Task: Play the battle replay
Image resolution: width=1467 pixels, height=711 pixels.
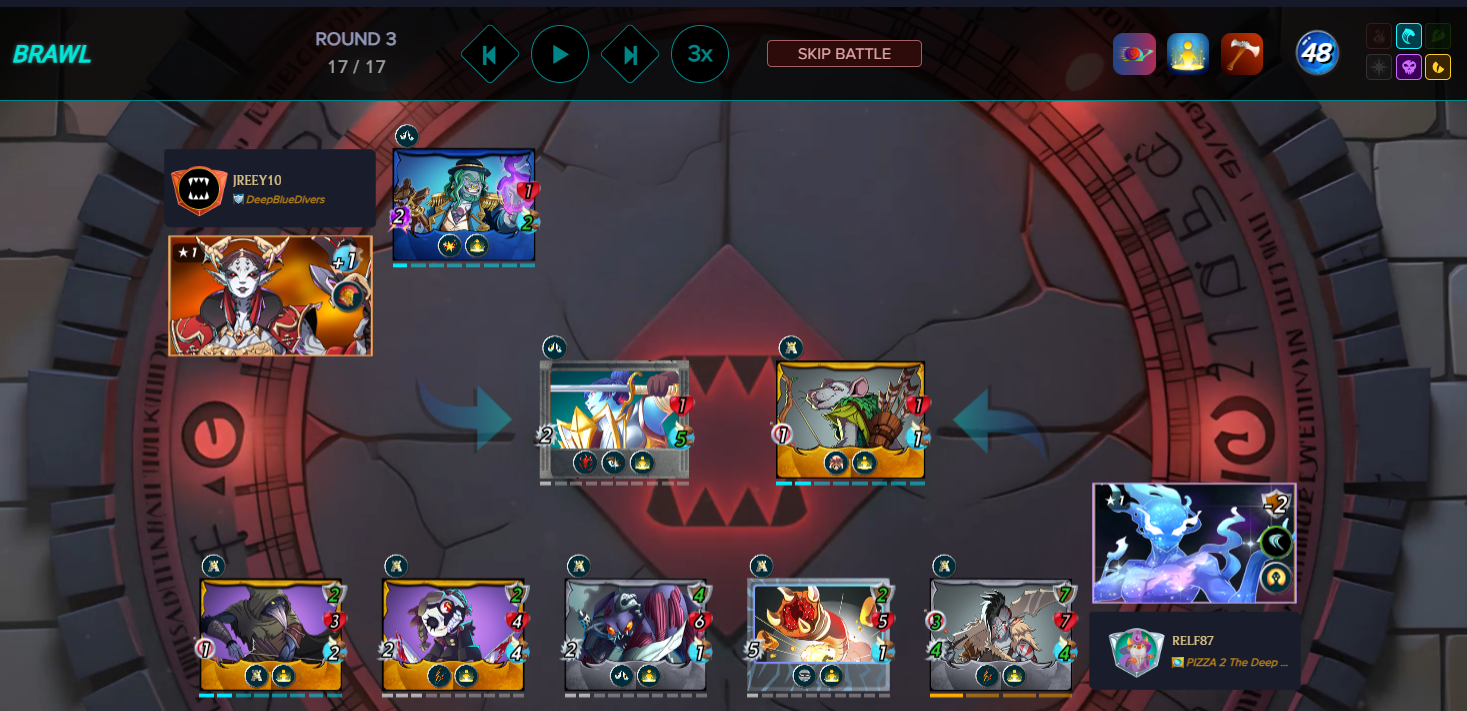Action: tap(560, 54)
